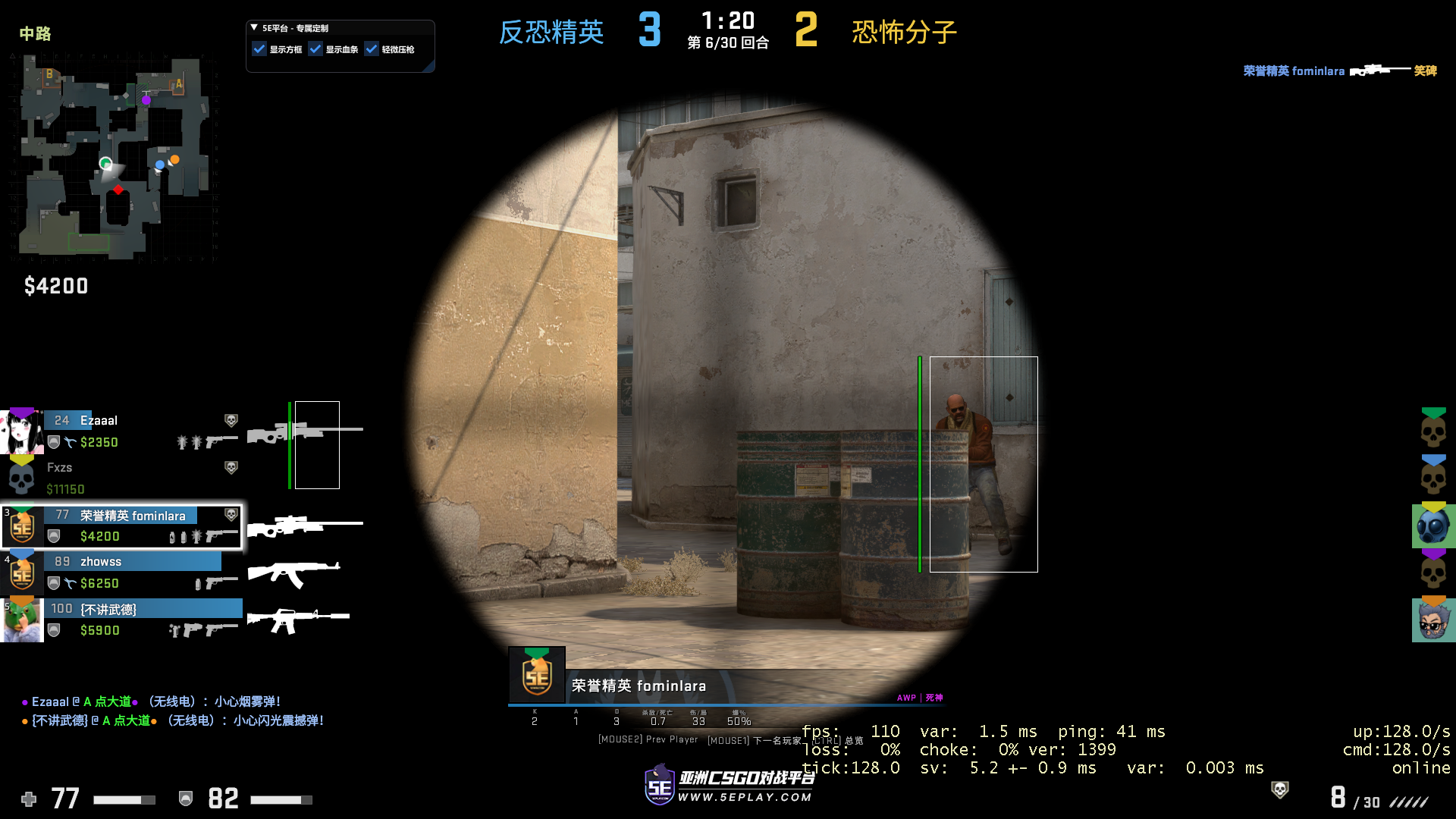The height and width of the screenshot is (819, 1456).
Task: Click the health cross icon near the 77 counter
Action: 29,799
